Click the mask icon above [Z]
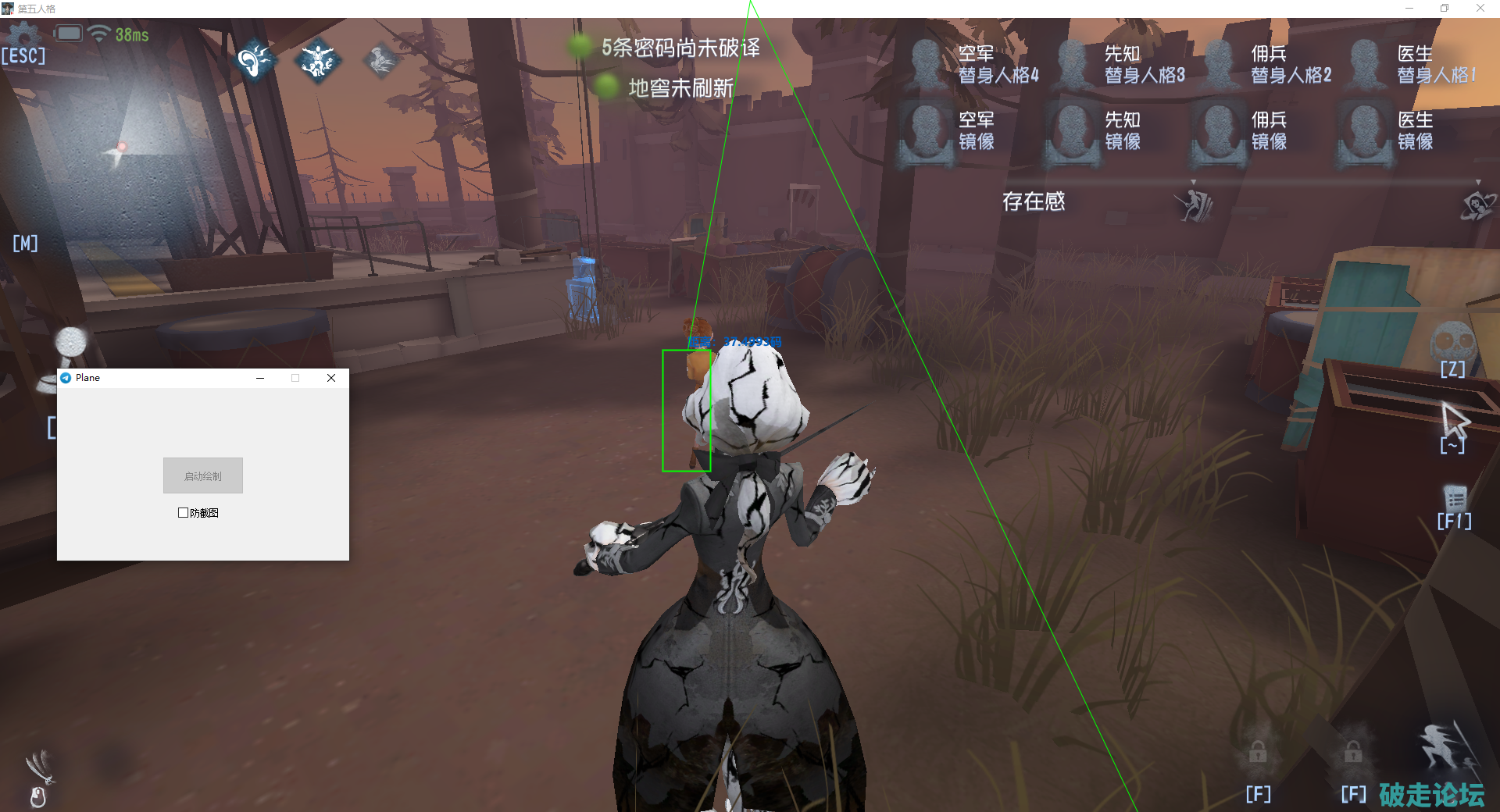Screen dimensions: 1500x812 pyautogui.click(x=1452, y=341)
